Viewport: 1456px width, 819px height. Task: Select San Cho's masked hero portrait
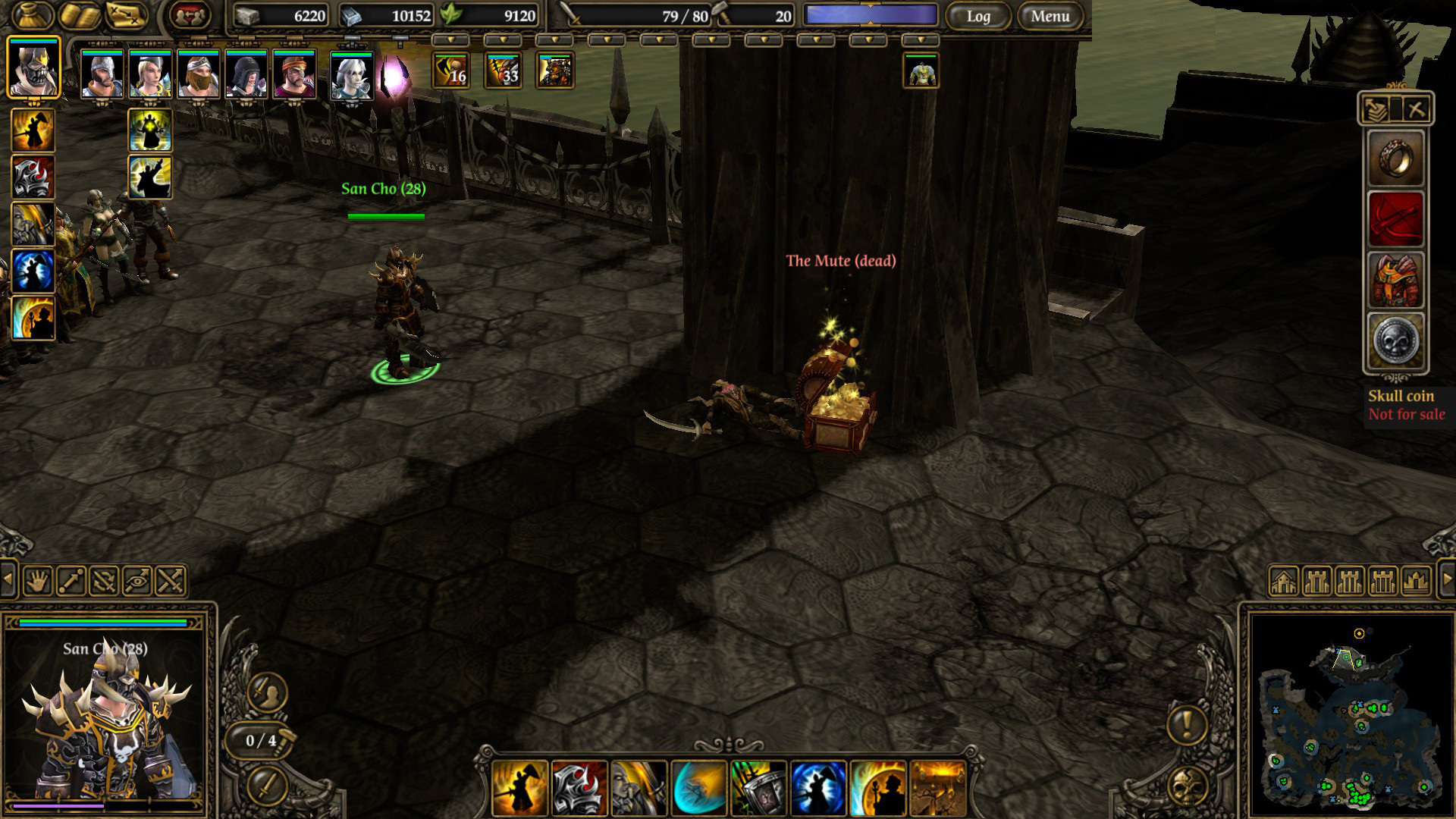pos(33,68)
